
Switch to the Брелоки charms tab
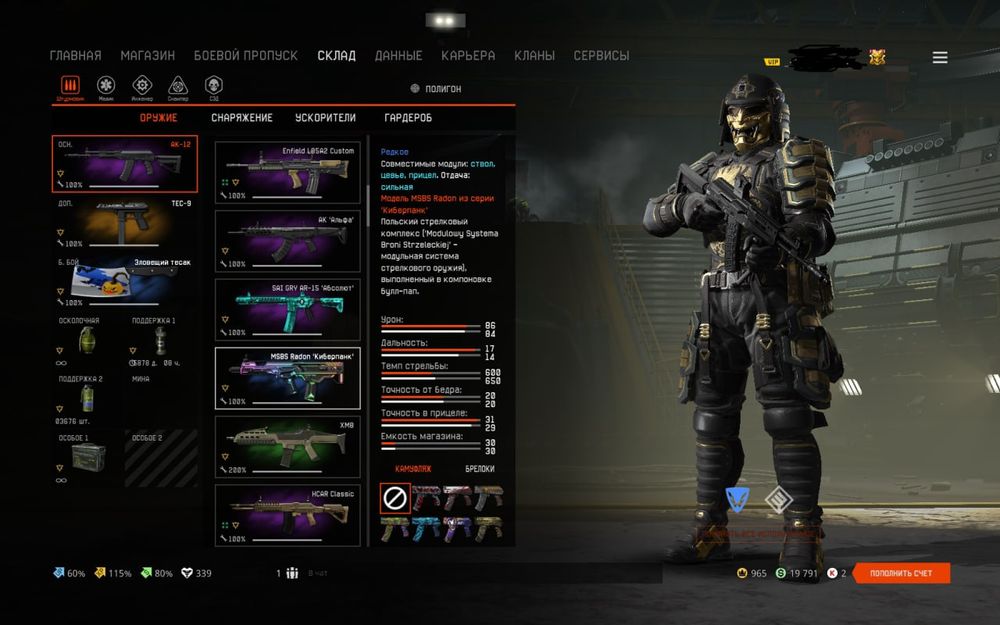(480, 469)
